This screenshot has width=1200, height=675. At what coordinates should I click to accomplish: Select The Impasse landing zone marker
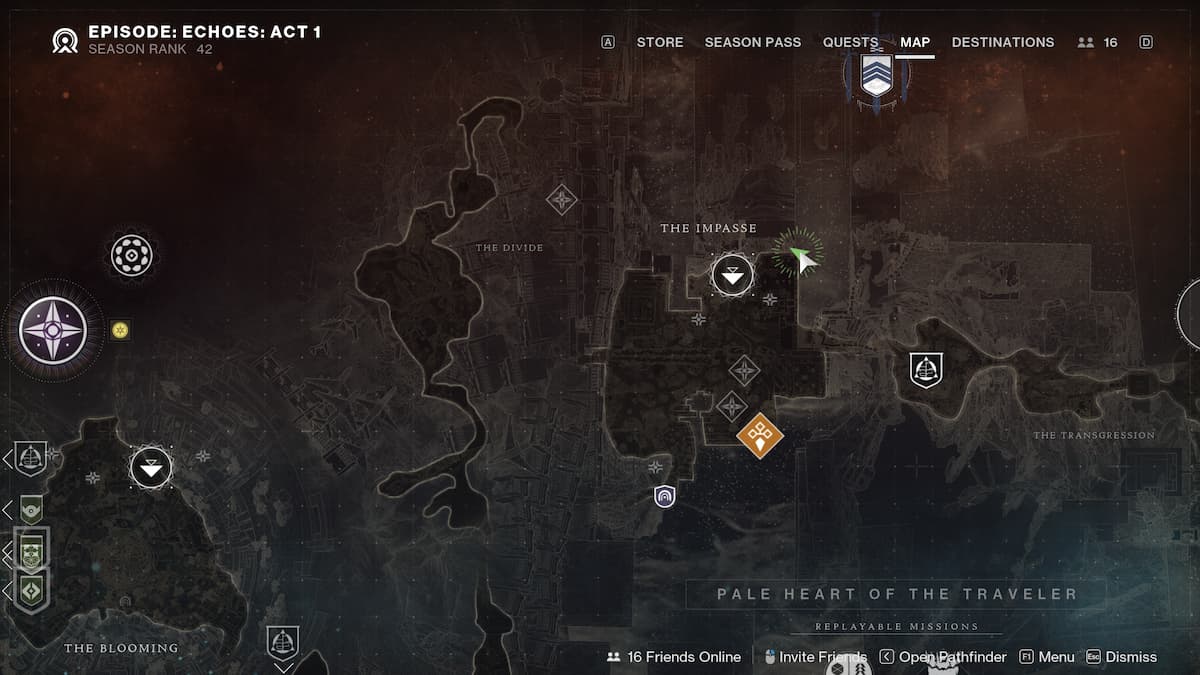tap(733, 274)
